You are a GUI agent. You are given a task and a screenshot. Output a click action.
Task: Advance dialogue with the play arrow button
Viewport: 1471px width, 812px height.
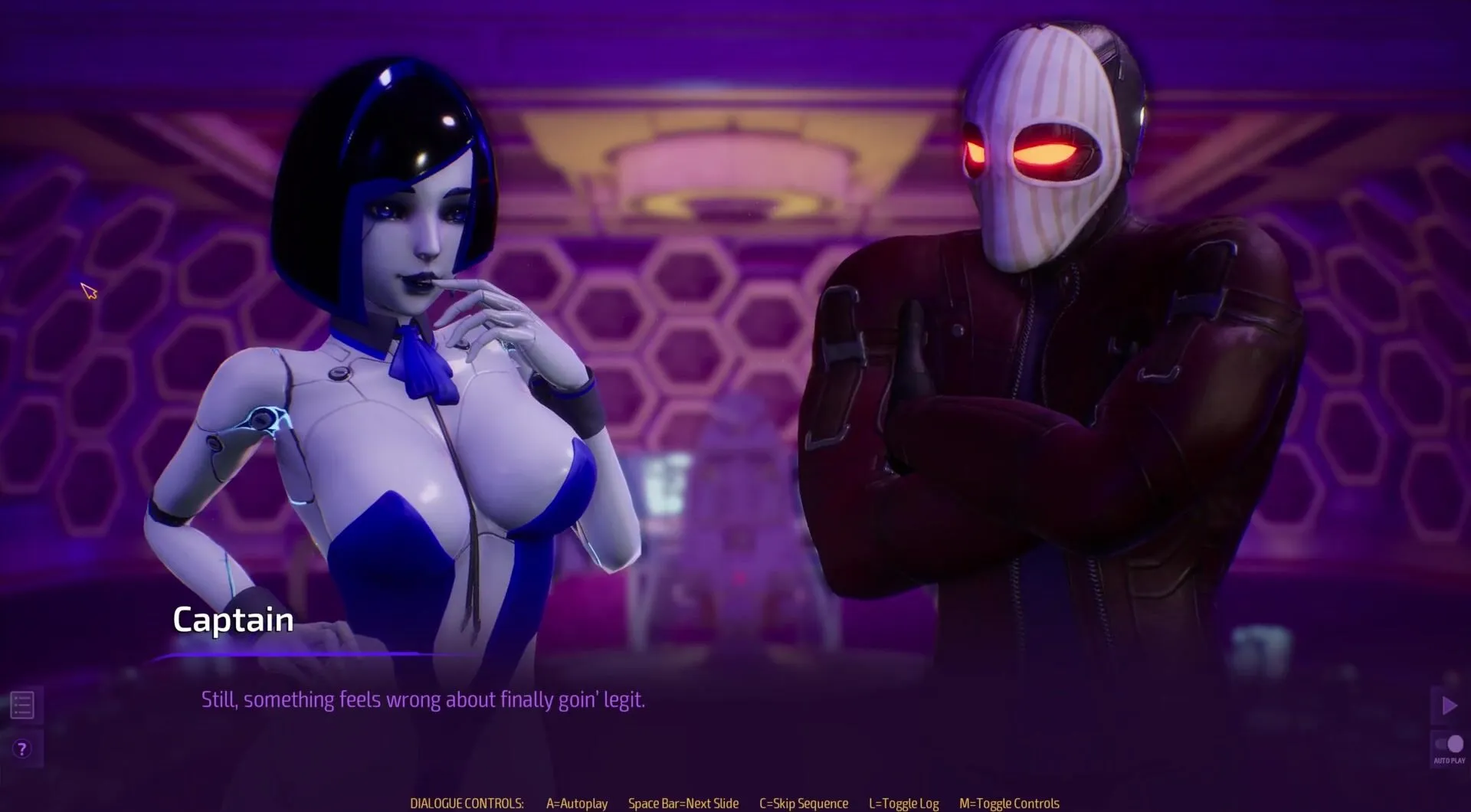click(x=1449, y=706)
